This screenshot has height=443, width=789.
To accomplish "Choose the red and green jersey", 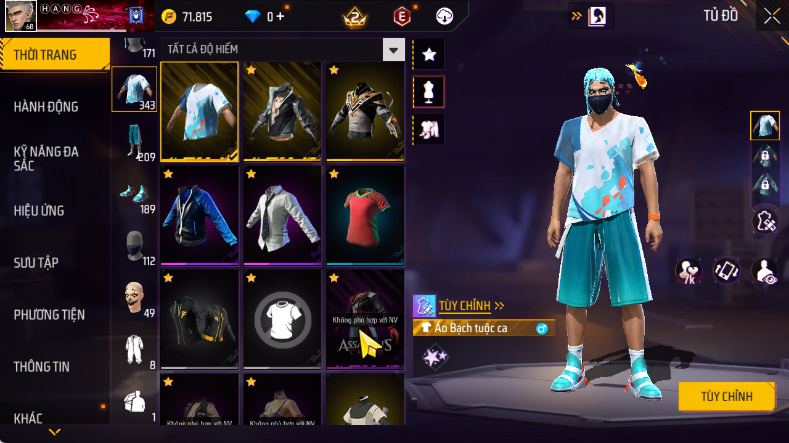I will (x=364, y=213).
